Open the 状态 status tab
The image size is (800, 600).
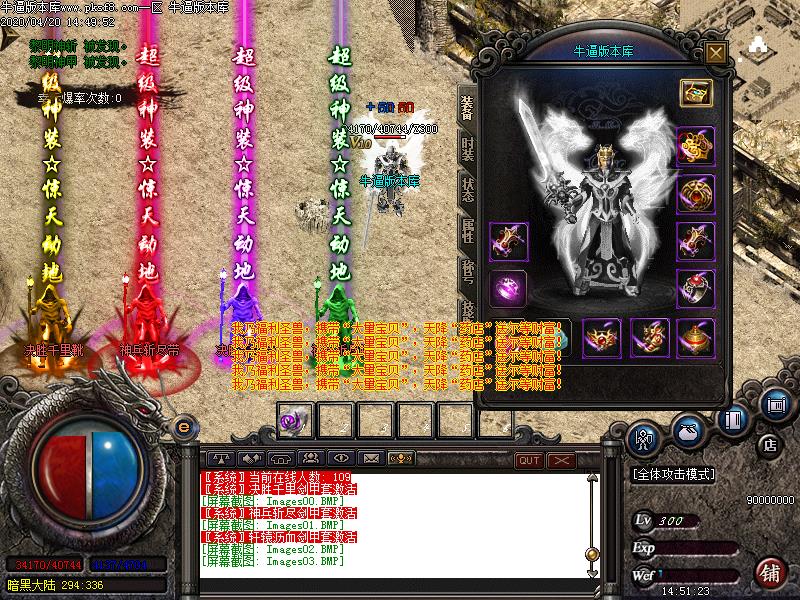(x=467, y=190)
